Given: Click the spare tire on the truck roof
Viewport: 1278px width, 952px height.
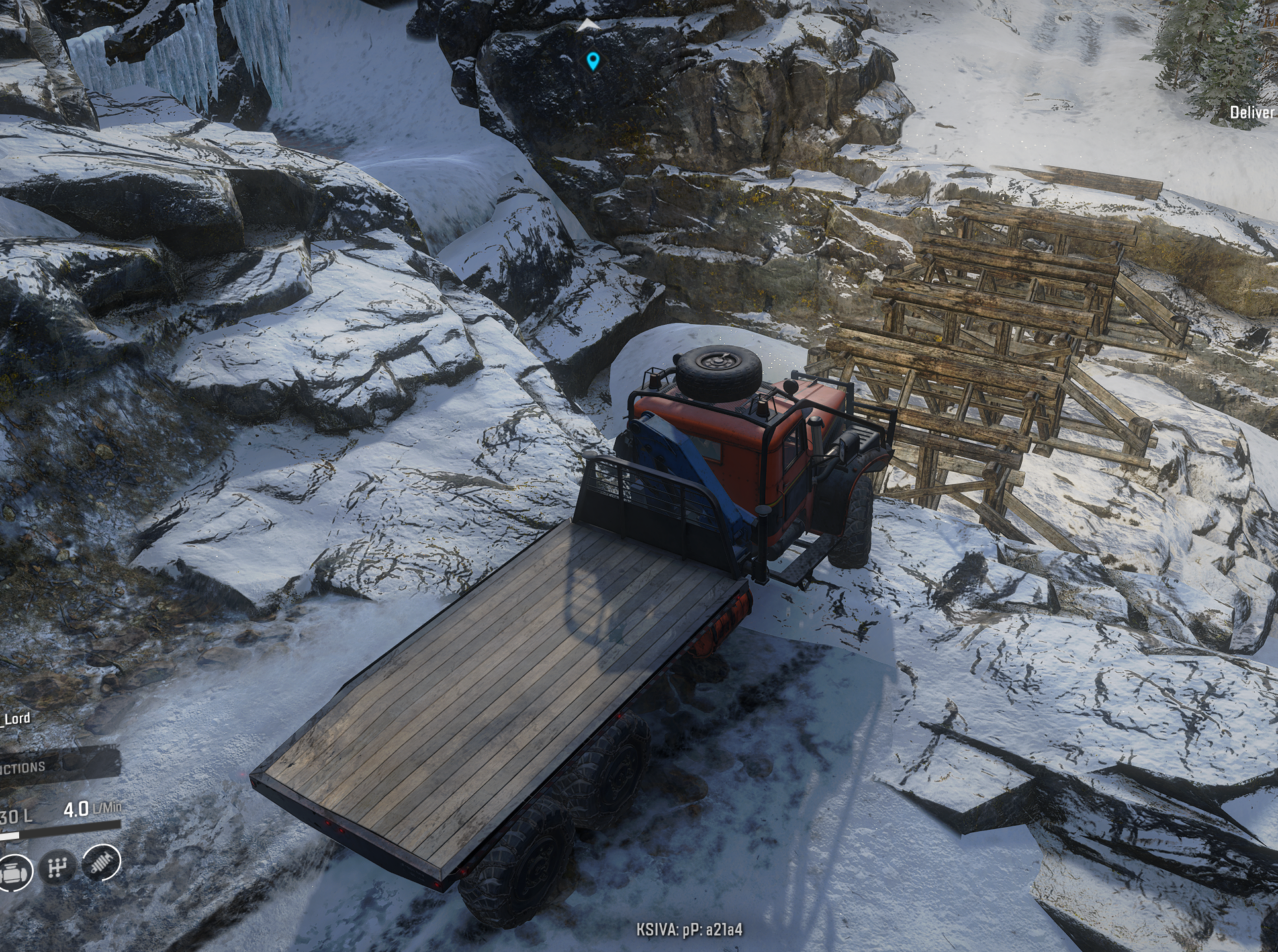Looking at the screenshot, I should [715, 372].
